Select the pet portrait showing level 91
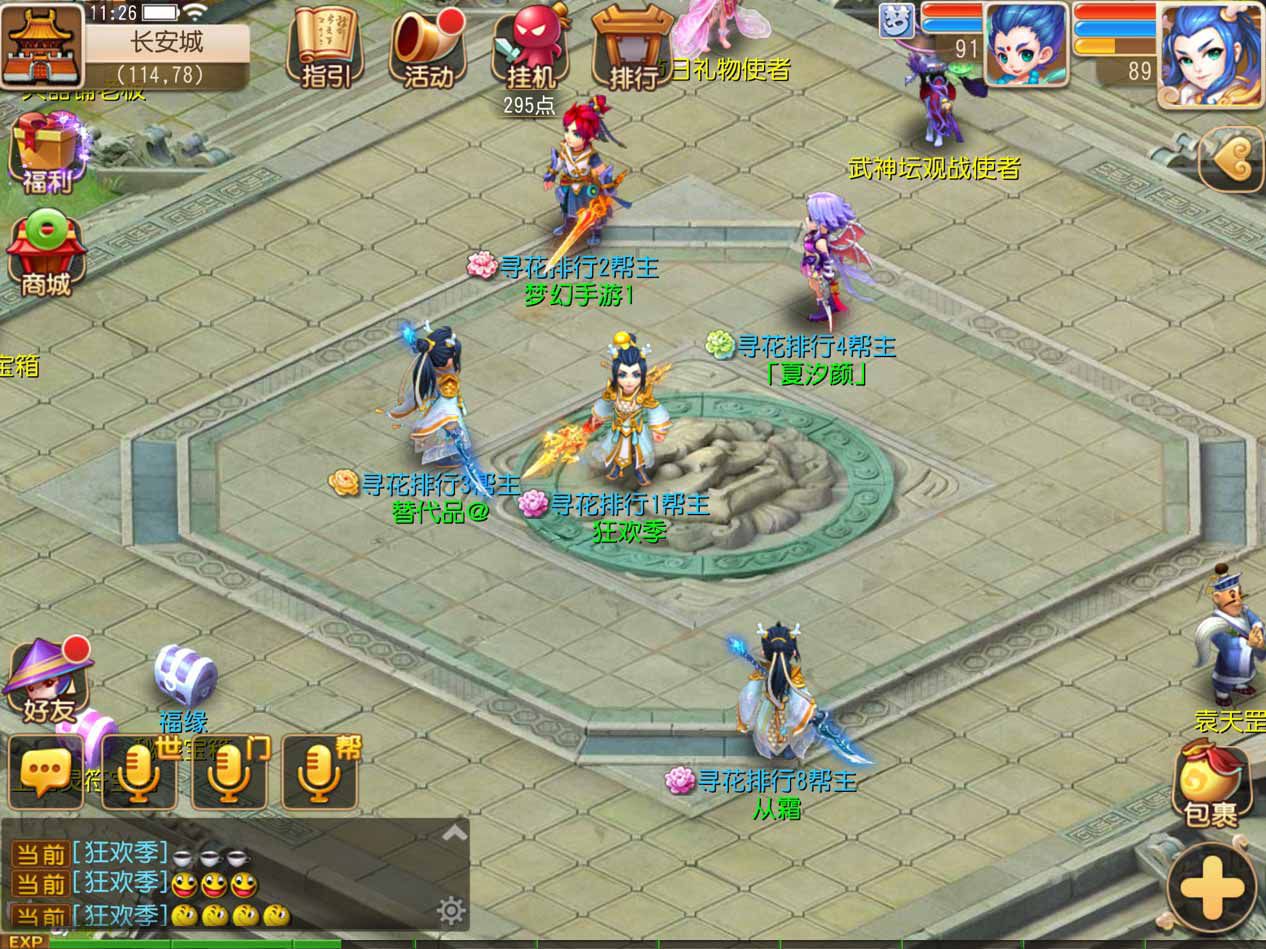Image resolution: width=1266 pixels, height=949 pixels. pos(1024,43)
